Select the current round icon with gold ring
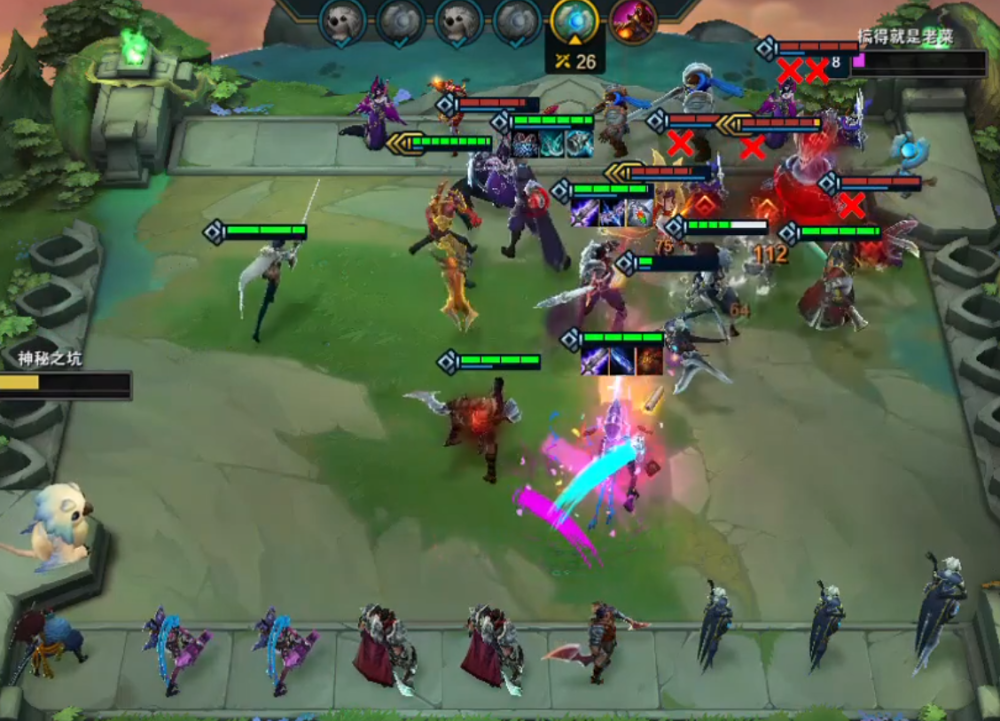 pyautogui.click(x=575, y=21)
